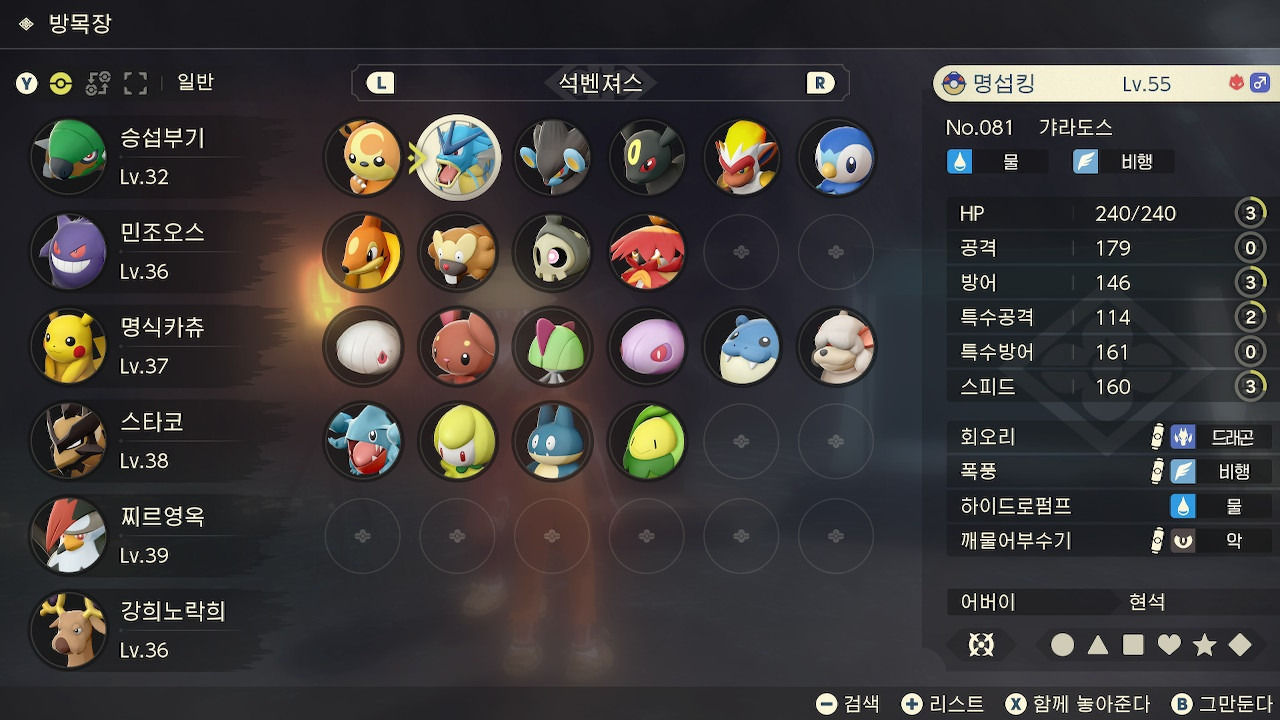Click the Dark type icon beside 깨물어부수기
1280x720 pixels.
coord(1185,541)
